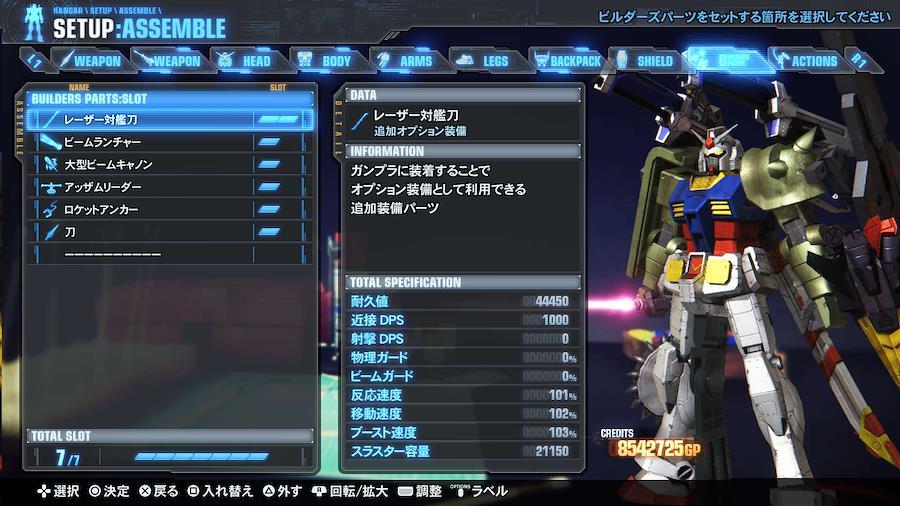This screenshot has height=506, width=900.
Task: Open the BODY parts tab
Action: [326, 61]
